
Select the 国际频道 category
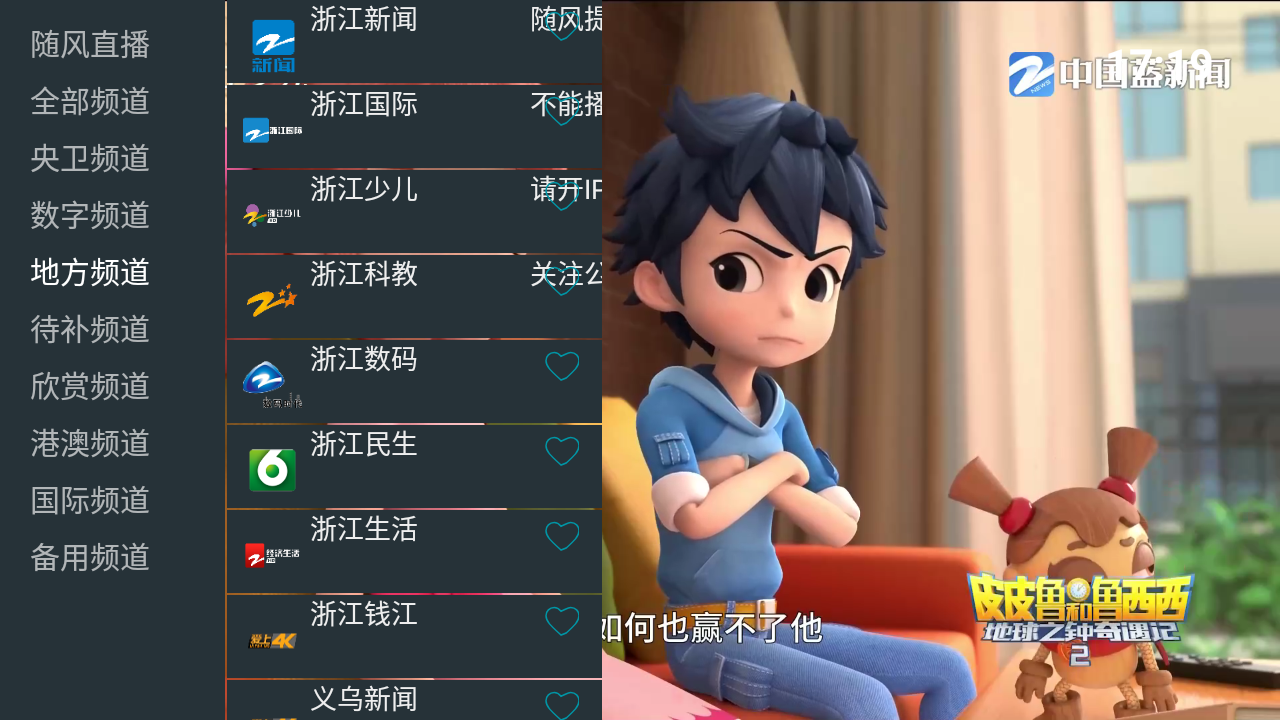[x=90, y=502]
